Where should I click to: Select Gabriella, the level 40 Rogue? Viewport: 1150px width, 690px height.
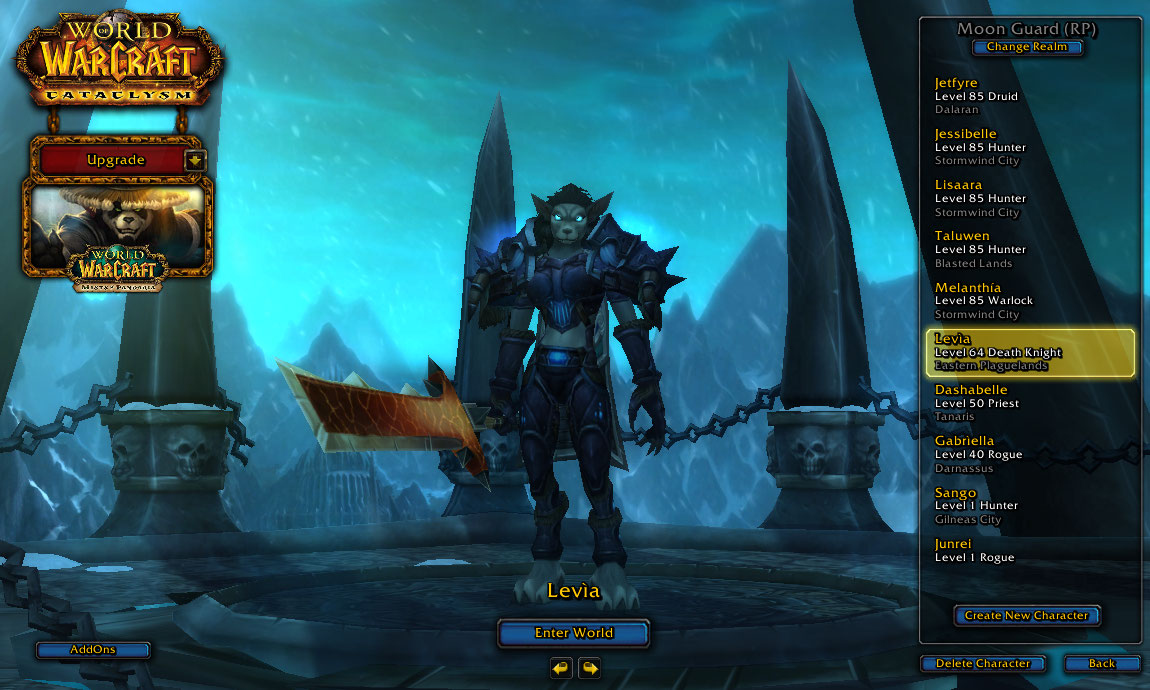[1030, 454]
